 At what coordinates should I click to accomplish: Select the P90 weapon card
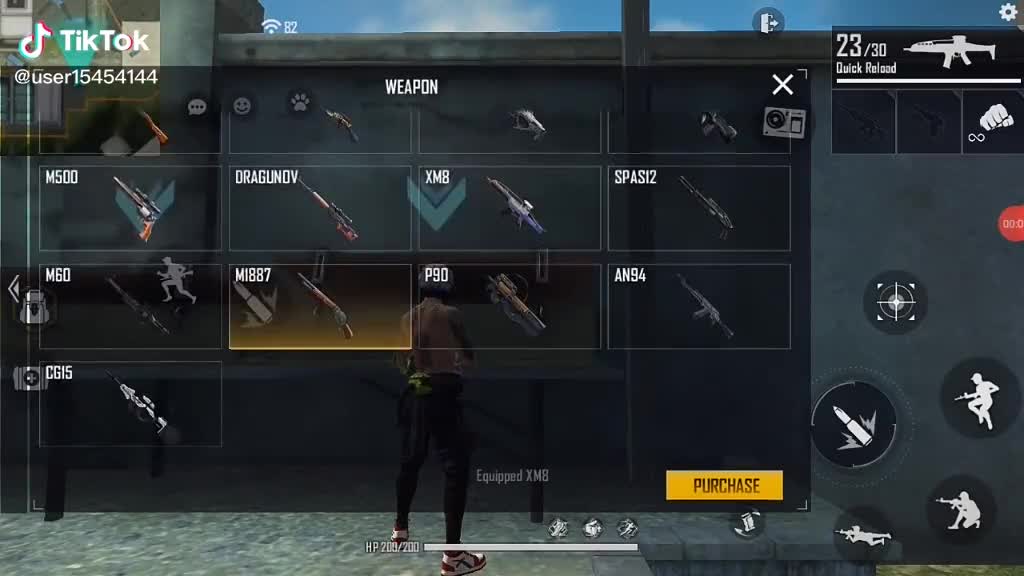tap(509, 306)
